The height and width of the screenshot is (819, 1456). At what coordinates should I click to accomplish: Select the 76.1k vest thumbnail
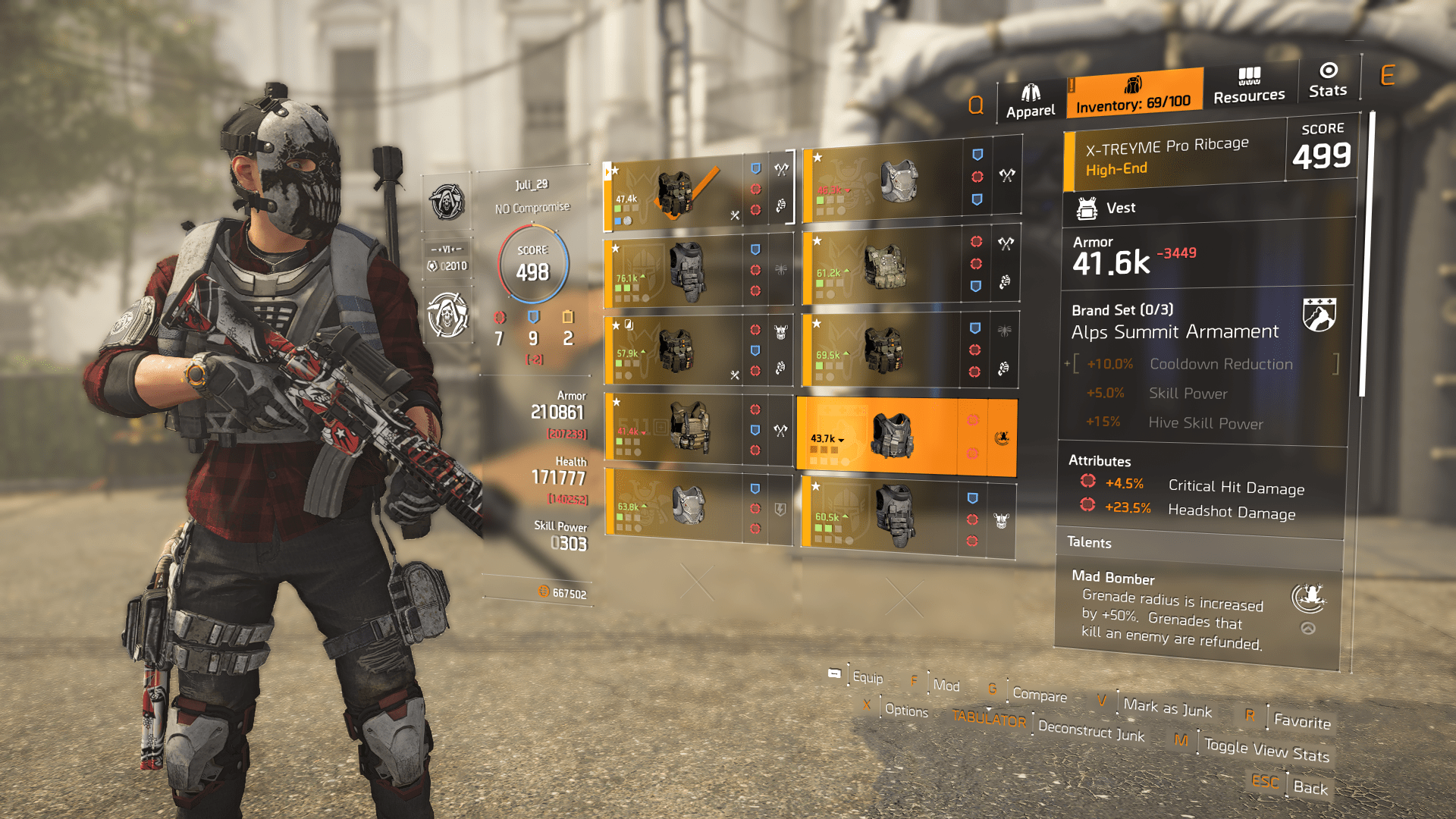click(x=688, y=271)
